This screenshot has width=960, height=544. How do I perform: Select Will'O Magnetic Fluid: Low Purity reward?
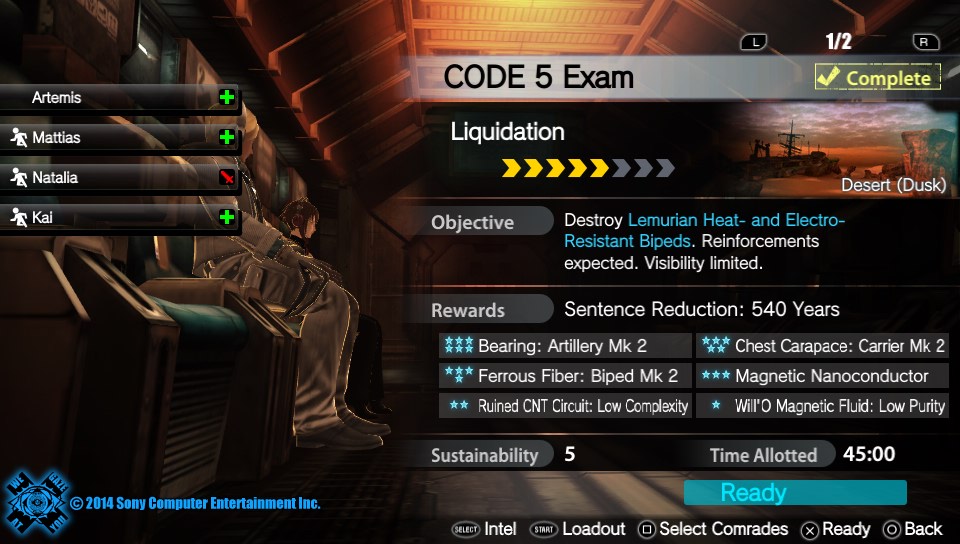coord(822,406)
